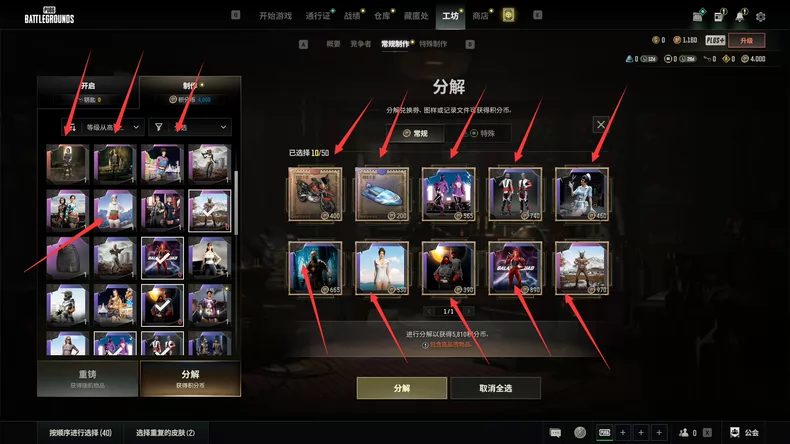
Task: Click 取消全选 to deselect all items
Action: (x=495, y=387)
